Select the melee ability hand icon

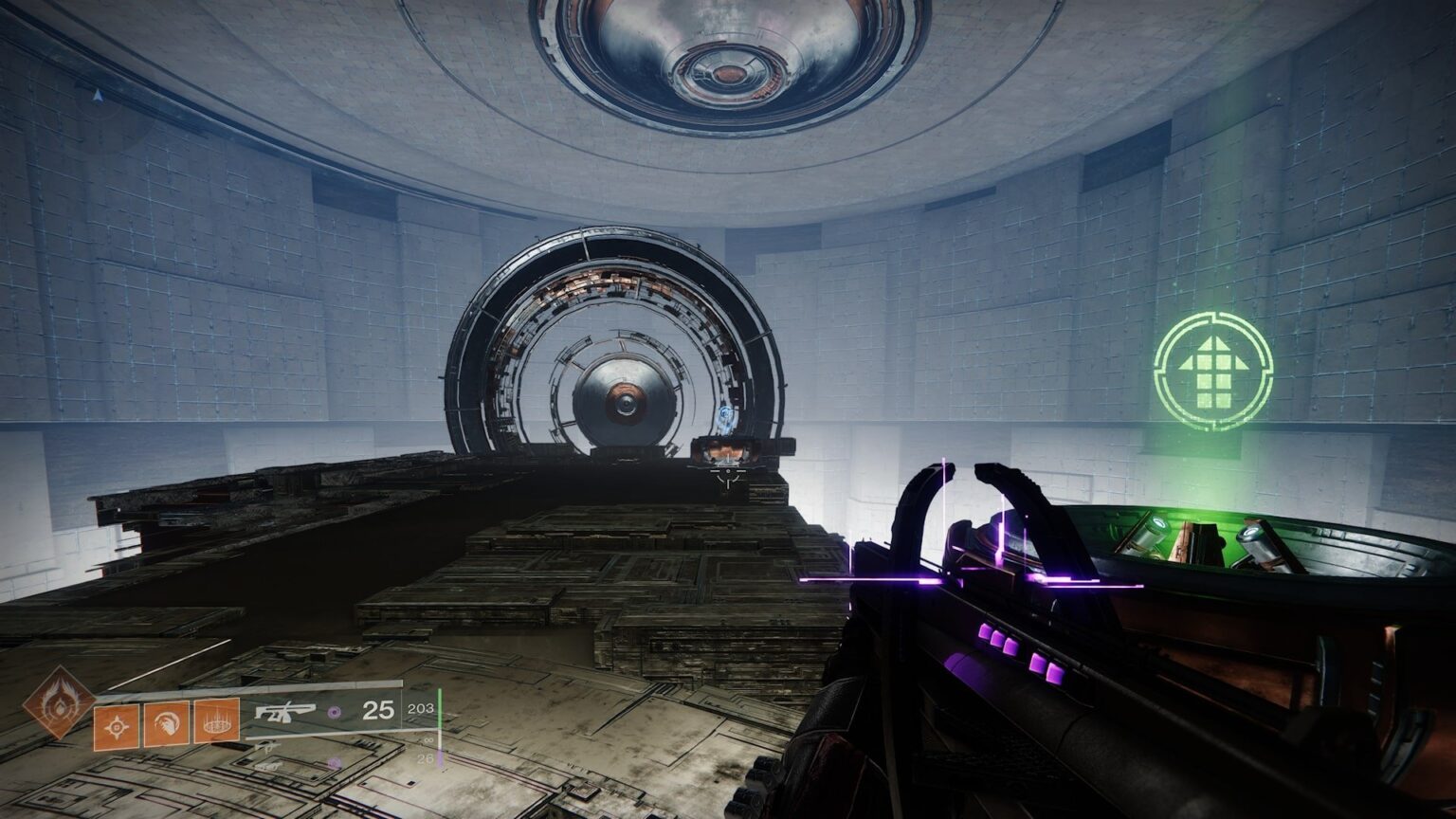pyautogui.click(x=167, y=722)
